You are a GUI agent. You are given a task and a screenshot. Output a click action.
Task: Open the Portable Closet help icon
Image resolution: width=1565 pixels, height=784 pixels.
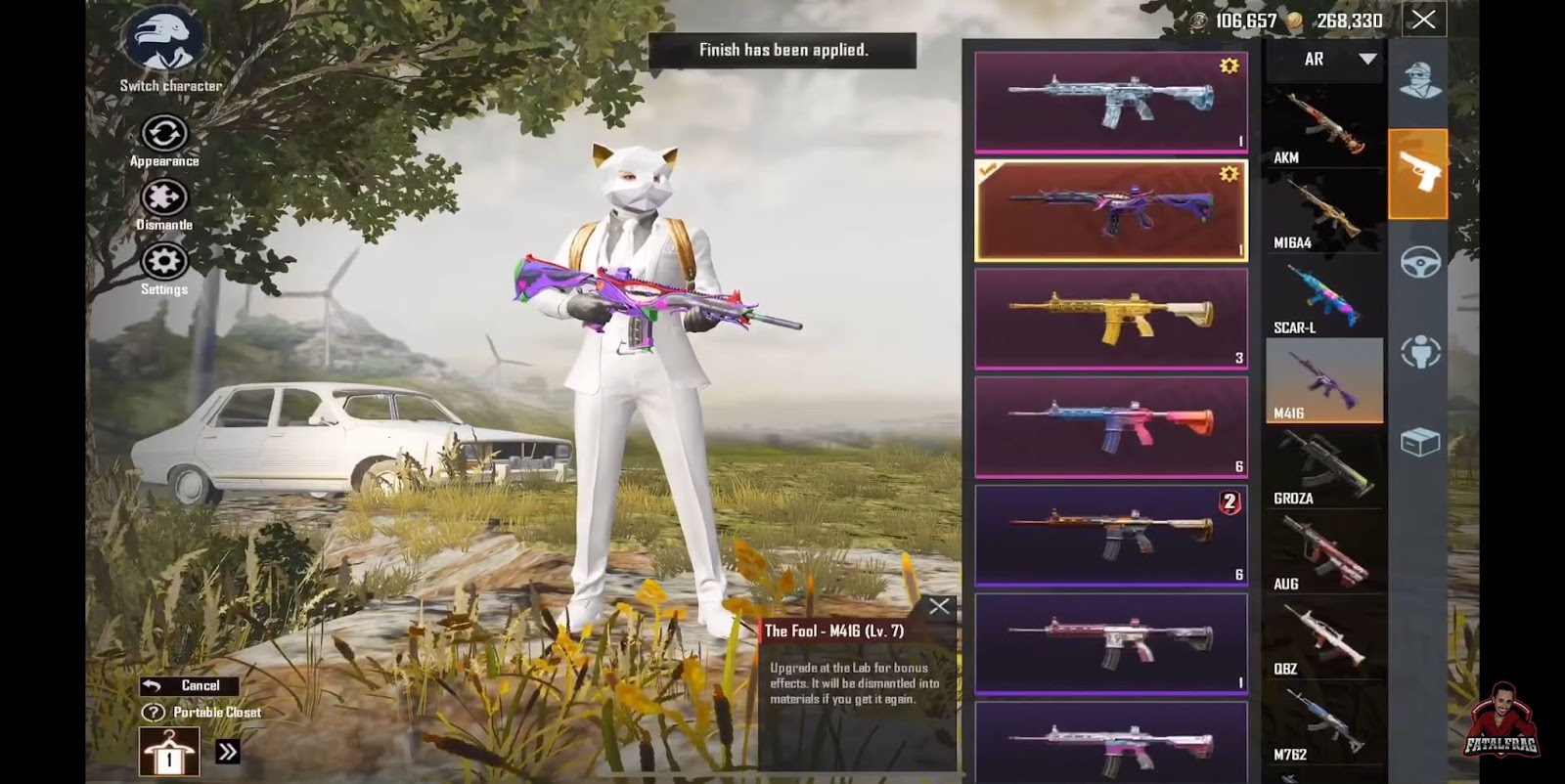point(153,713)
